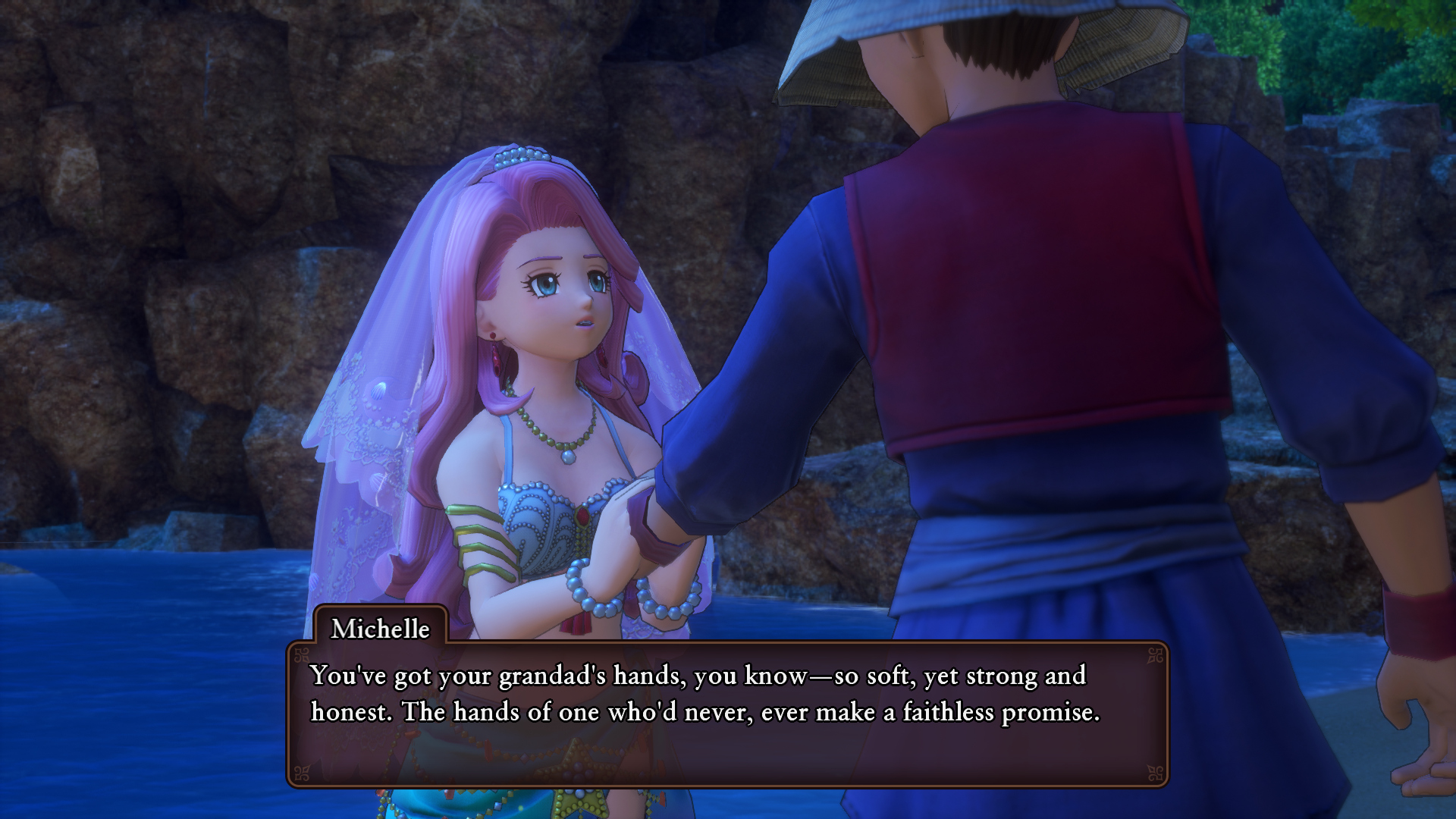Advance Michelle's dialogue text box
The image size is (1456, 819).
click(x=726, y=714)
